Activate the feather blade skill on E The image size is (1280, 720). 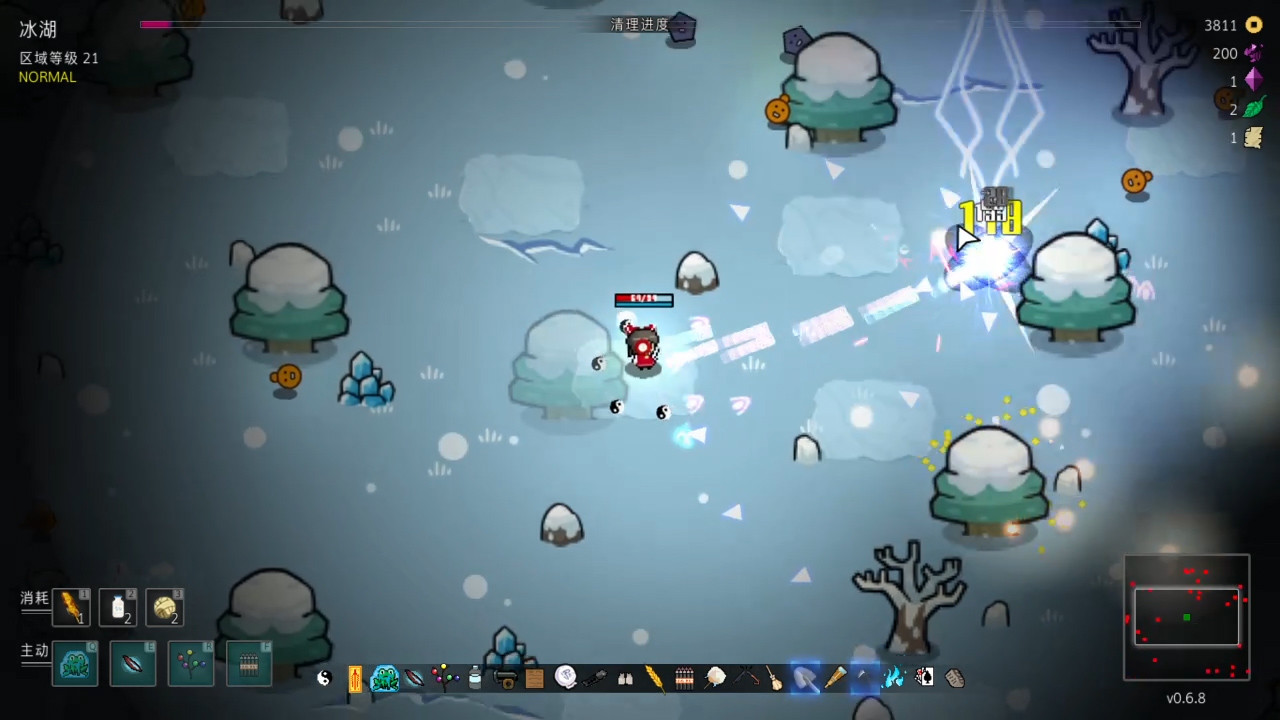[x=133, y=663]
